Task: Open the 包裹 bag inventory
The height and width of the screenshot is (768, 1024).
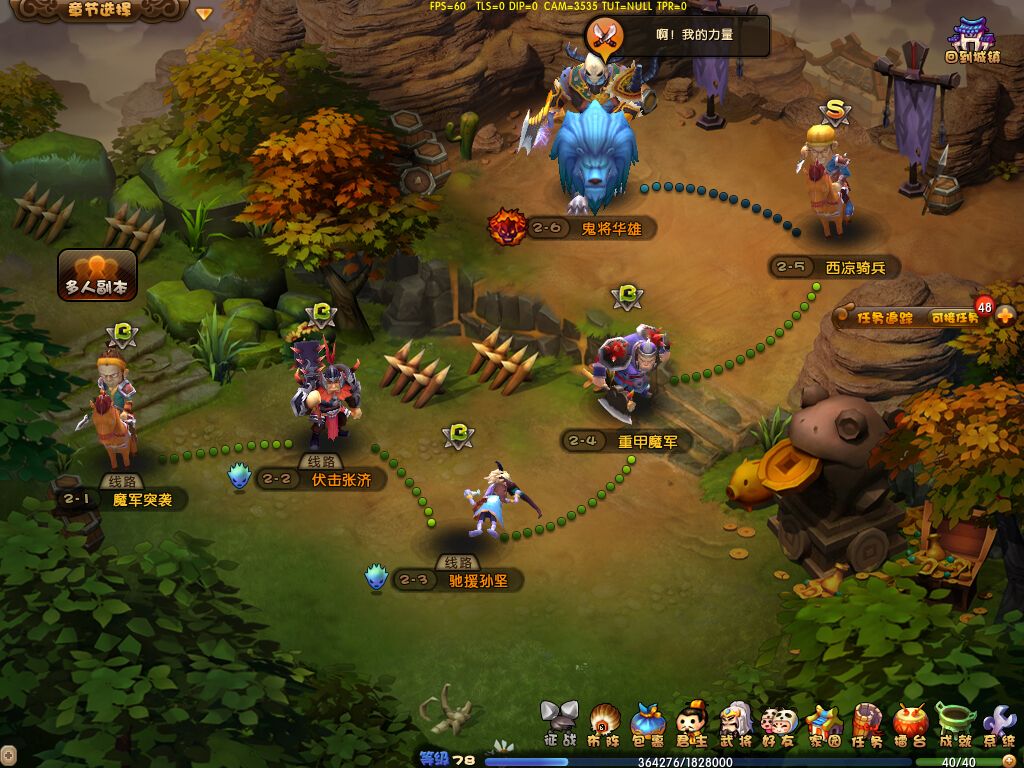Action: [648, 724]
